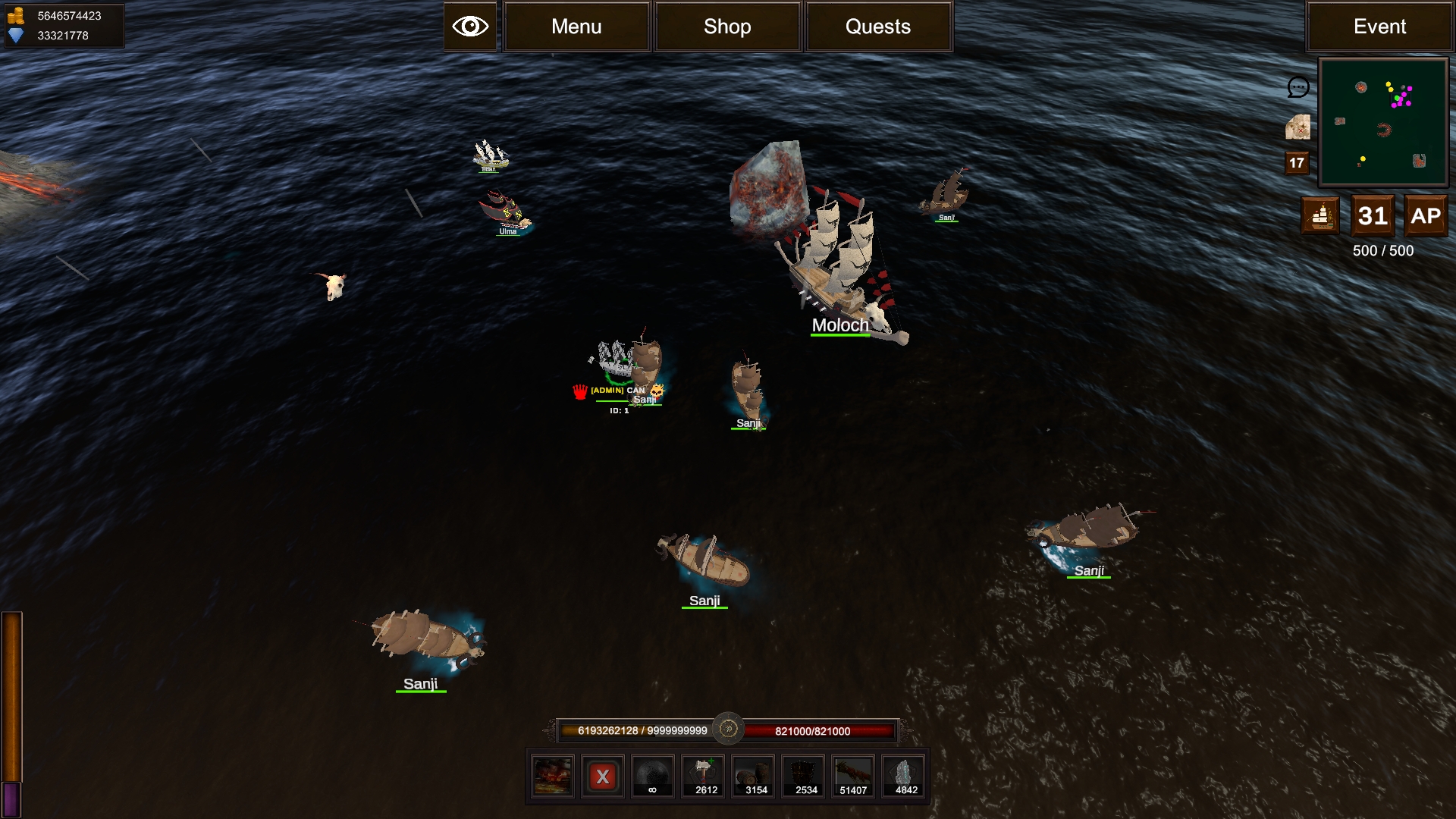Open the chat speech bubble
The image size is (1456, 819).
point(1298,87)
